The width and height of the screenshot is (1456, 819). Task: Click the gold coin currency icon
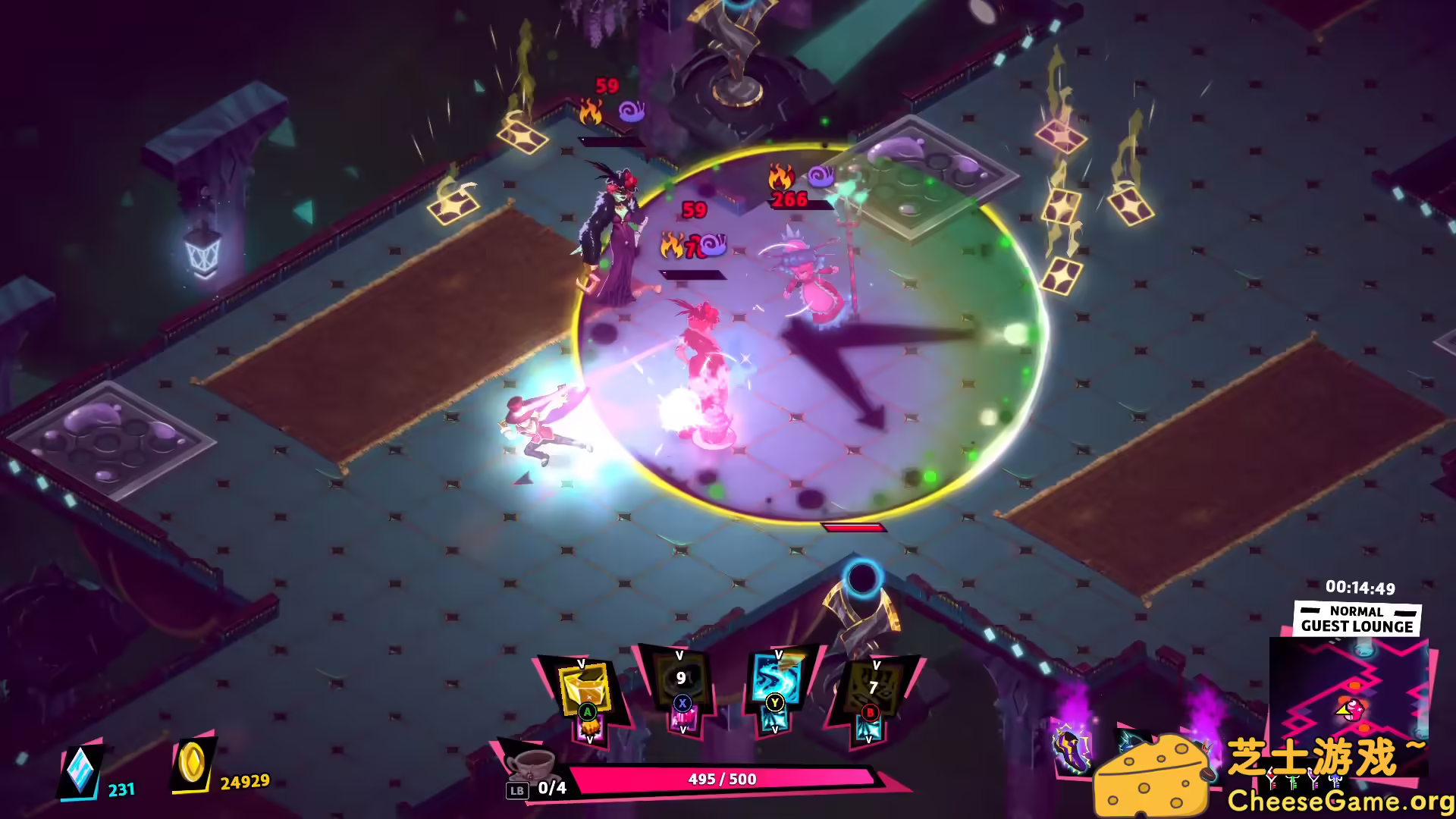pos(192,763)
